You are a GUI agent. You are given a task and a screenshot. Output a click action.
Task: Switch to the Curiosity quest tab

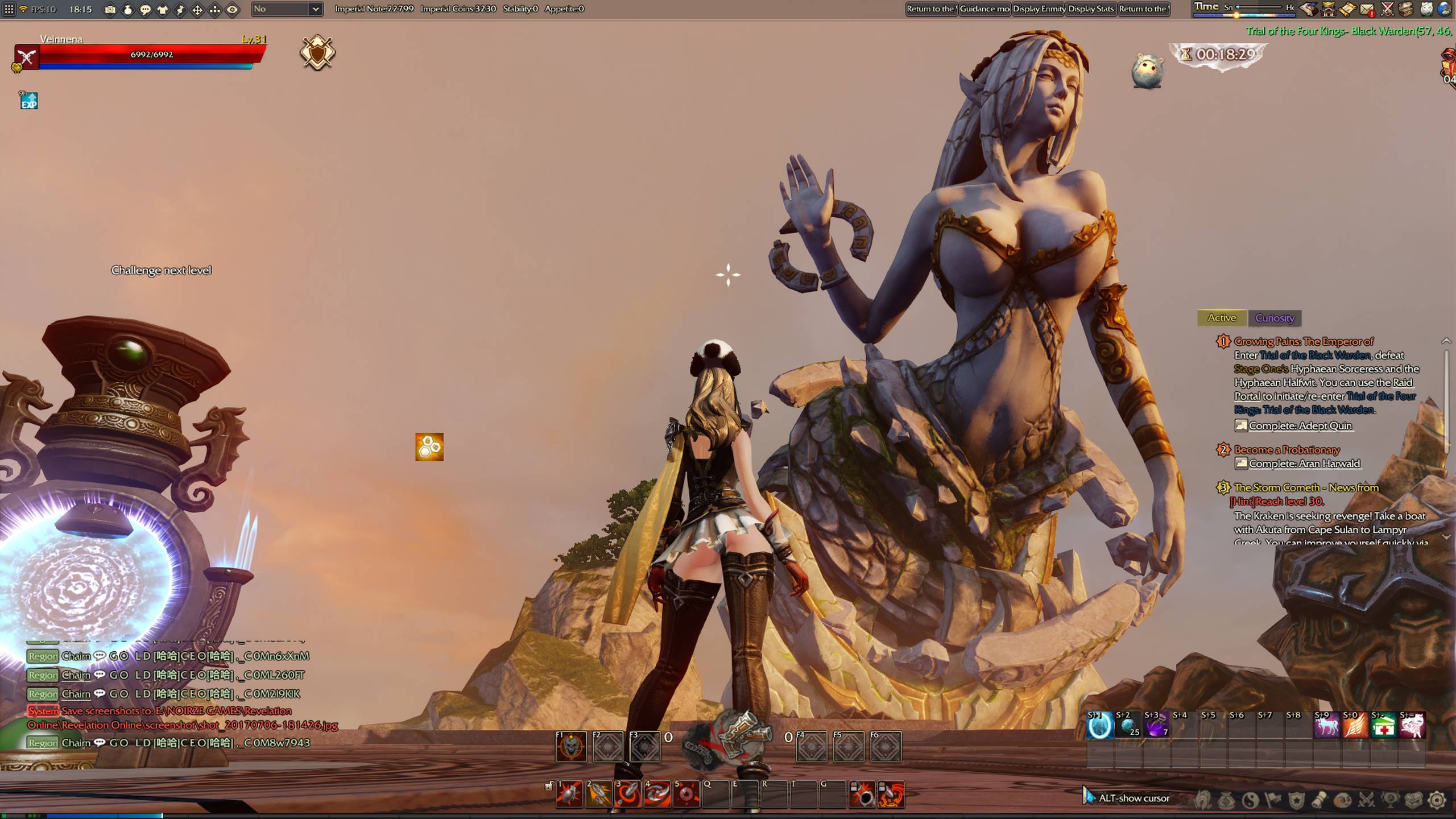[1275, 318]
